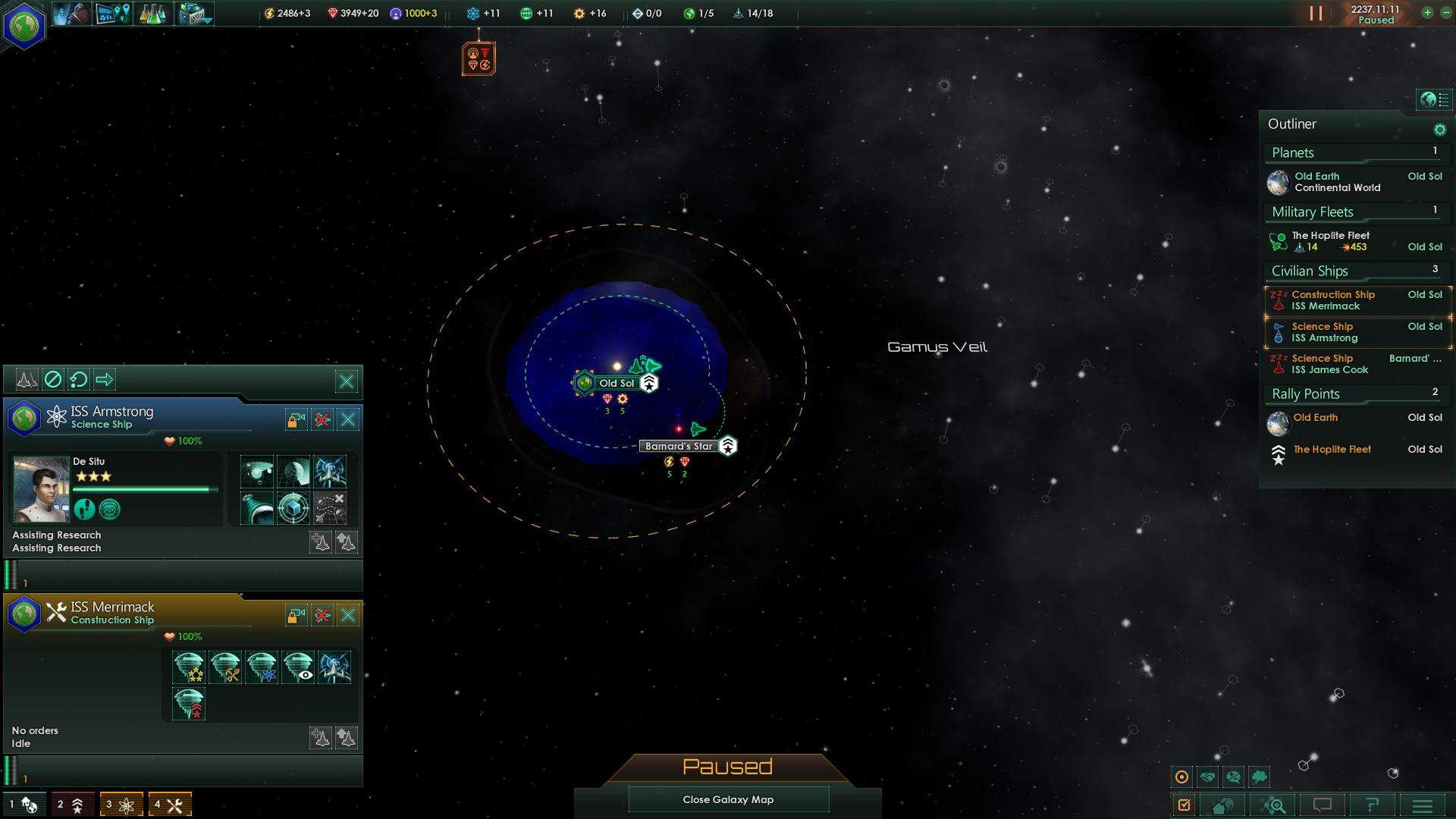Screen dimensions: 1456x819
Task: Select control group 4 construction ship
Action: pos(170,804)
